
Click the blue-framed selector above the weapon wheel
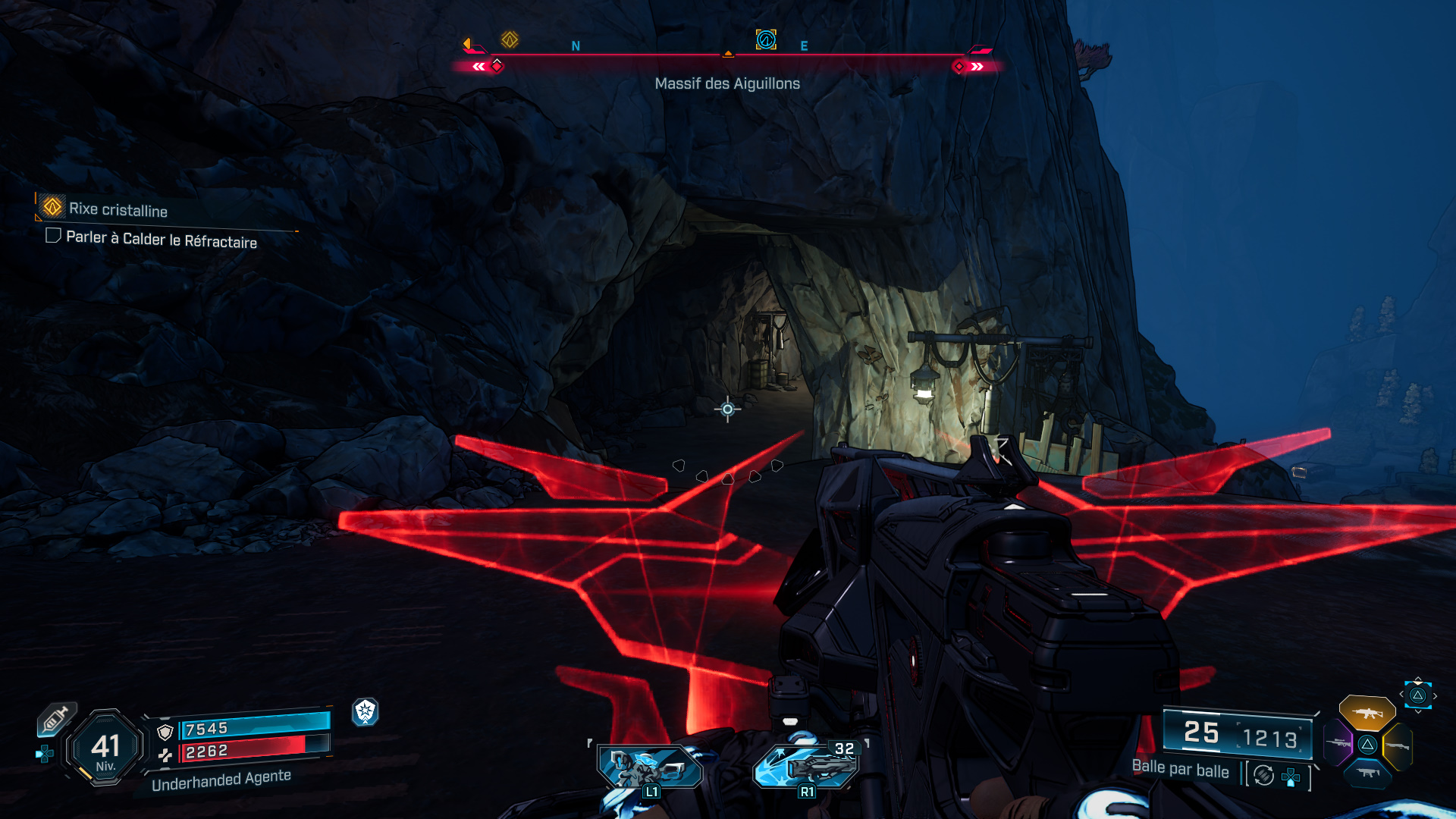[1417, 695]
